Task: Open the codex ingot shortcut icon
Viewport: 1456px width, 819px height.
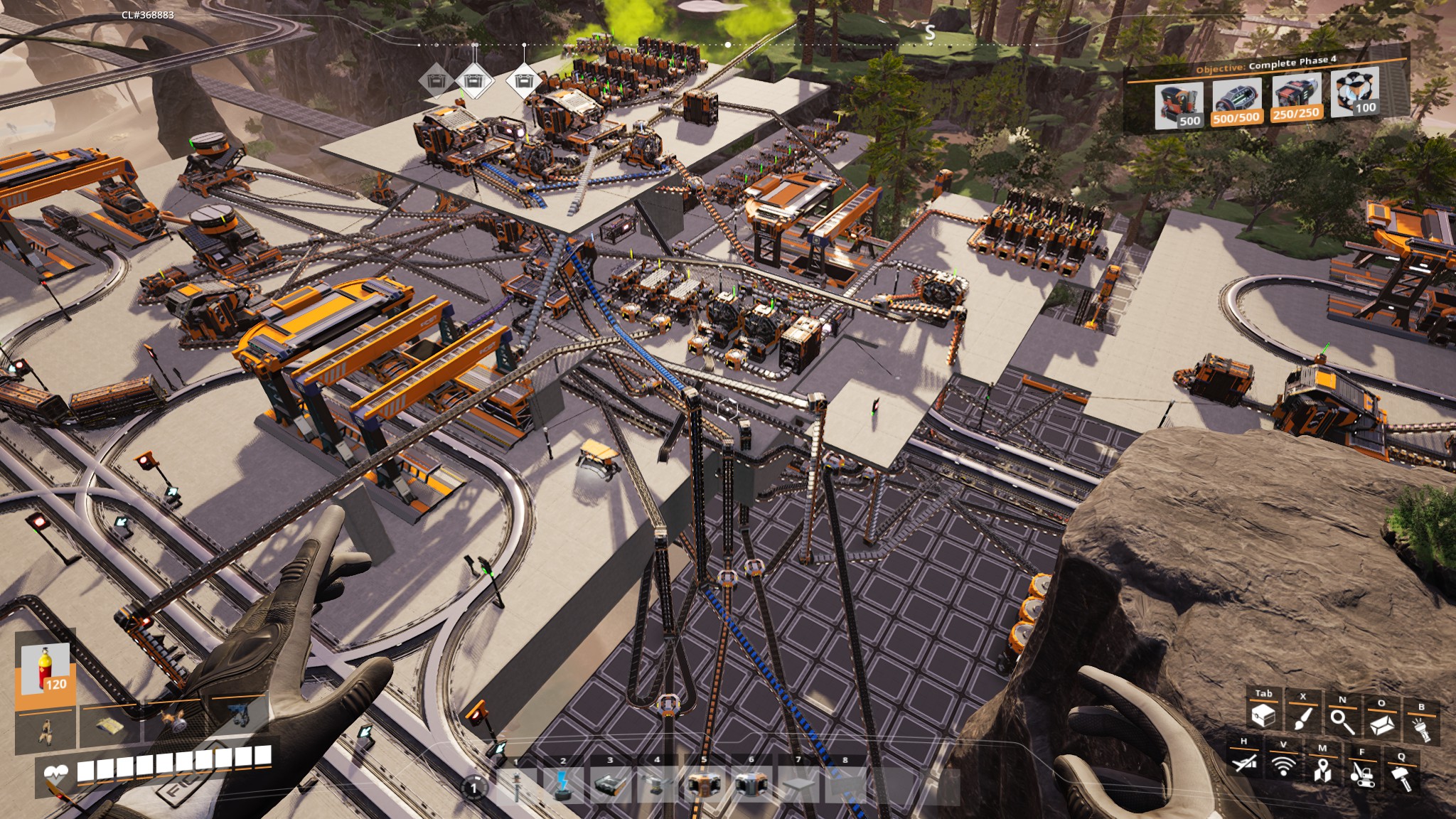Action: (1381, 725)
